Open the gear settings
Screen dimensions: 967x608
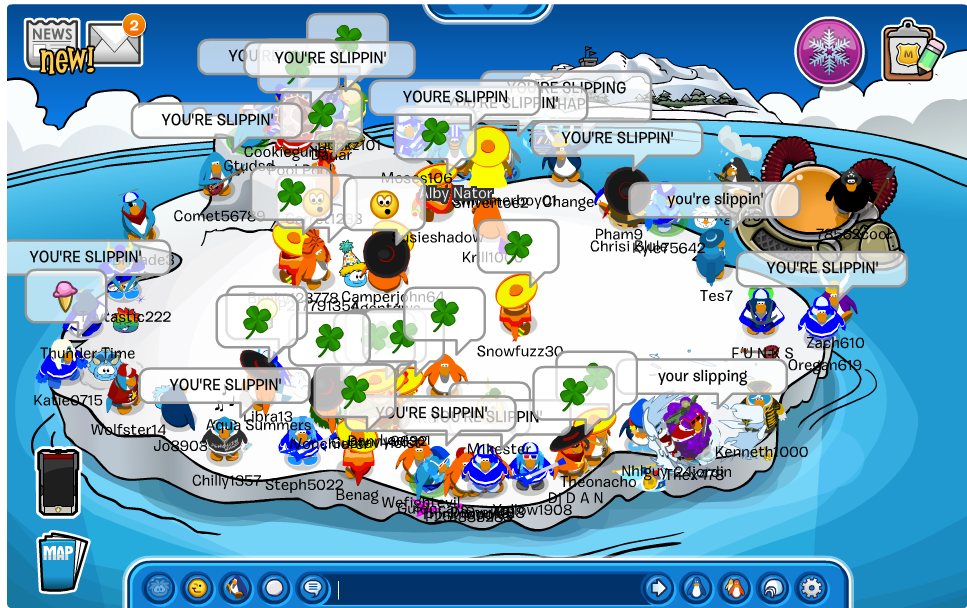click(810, 587)
